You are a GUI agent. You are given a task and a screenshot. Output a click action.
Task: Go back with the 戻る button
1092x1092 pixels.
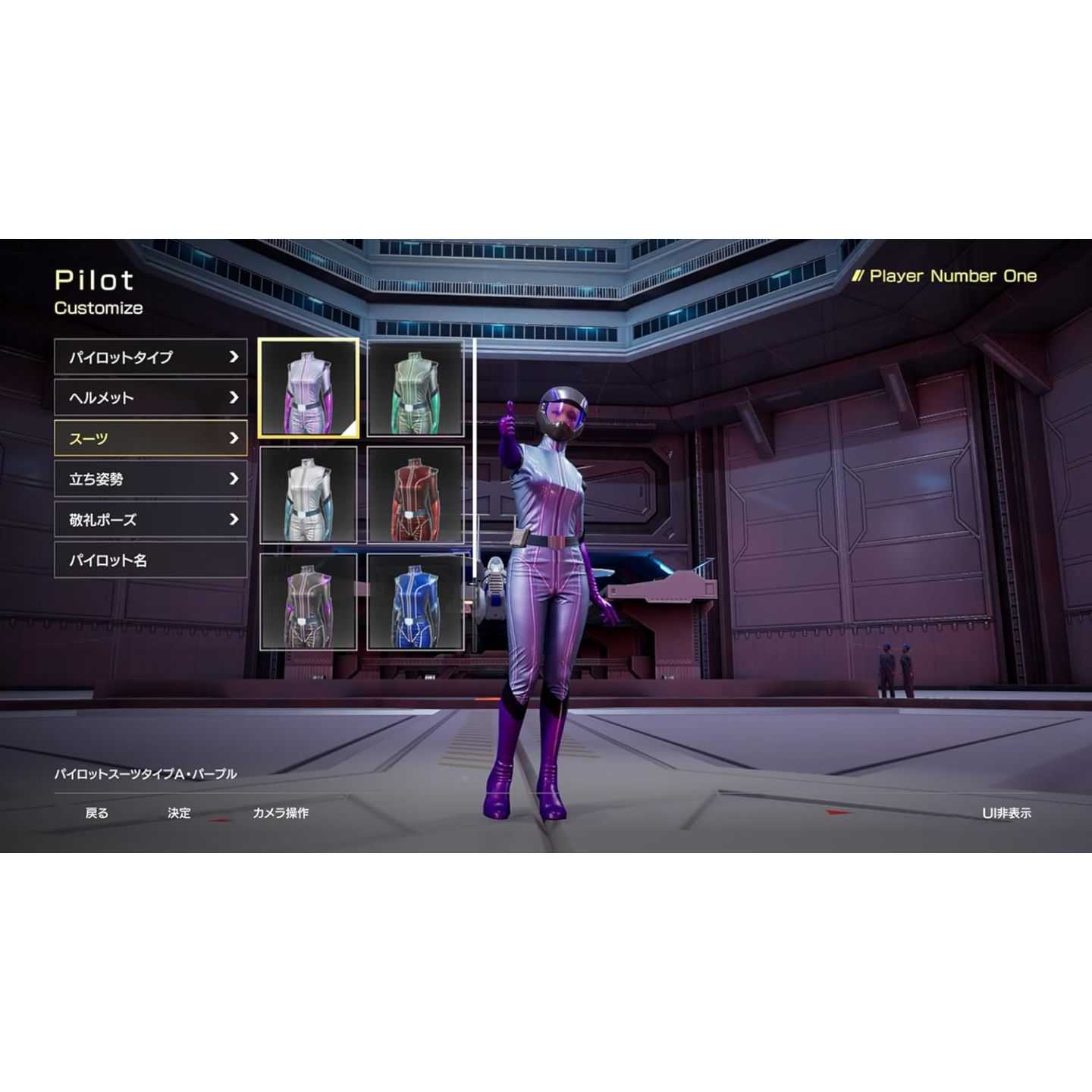[96, 813]
